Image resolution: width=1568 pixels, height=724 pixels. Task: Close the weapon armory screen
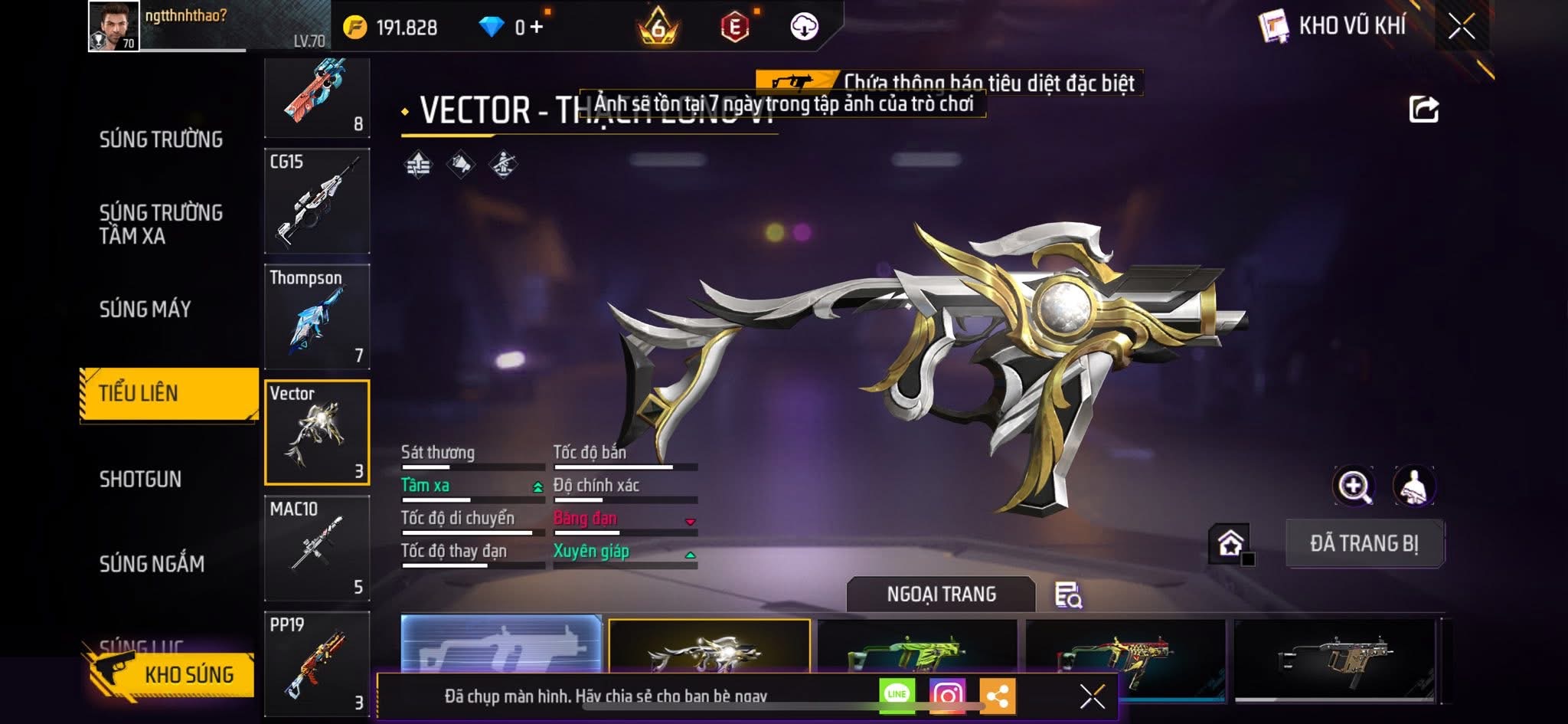1461,27
